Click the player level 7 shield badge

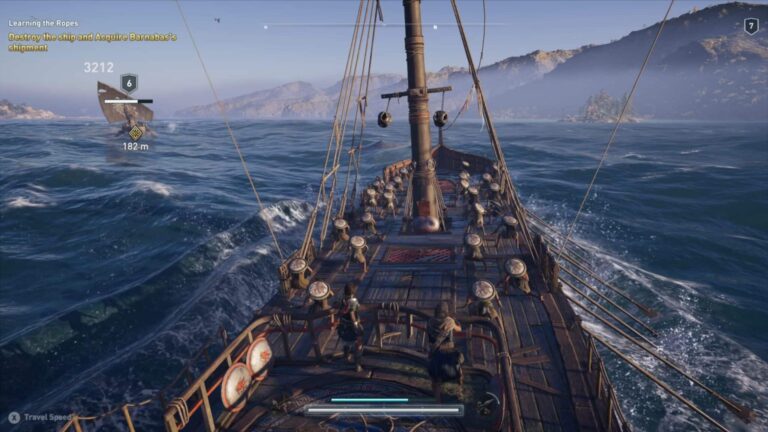[751, 26]
